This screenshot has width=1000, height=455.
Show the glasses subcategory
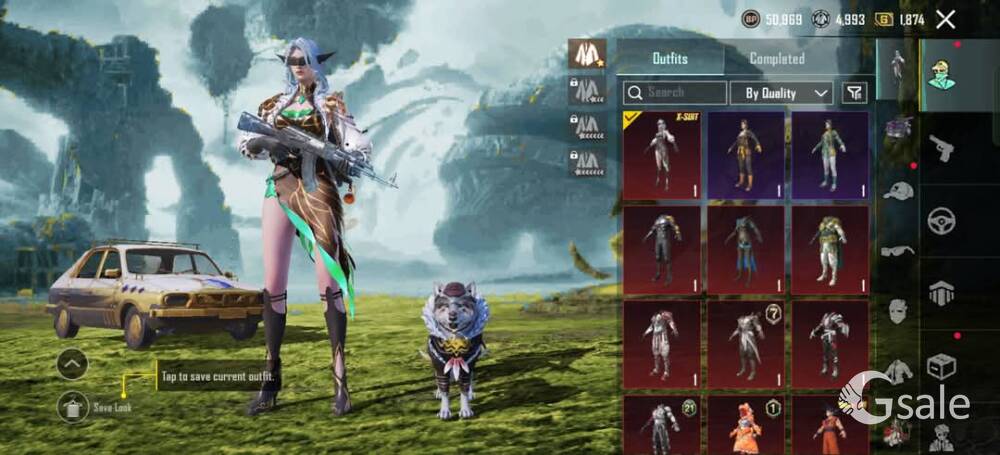pyautogui.click(x=898, y=250)
